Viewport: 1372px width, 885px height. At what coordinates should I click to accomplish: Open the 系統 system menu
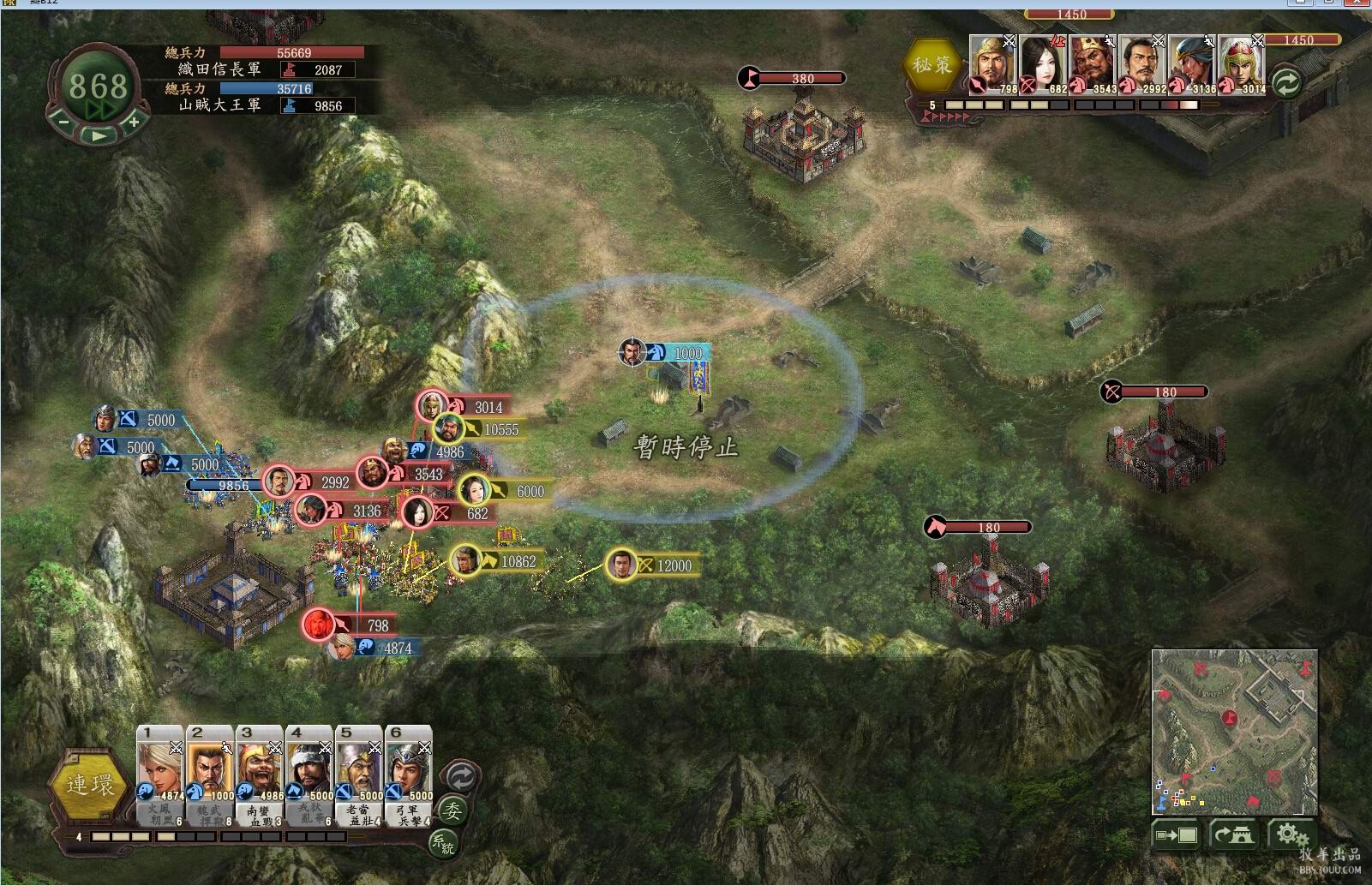point(443,843)
